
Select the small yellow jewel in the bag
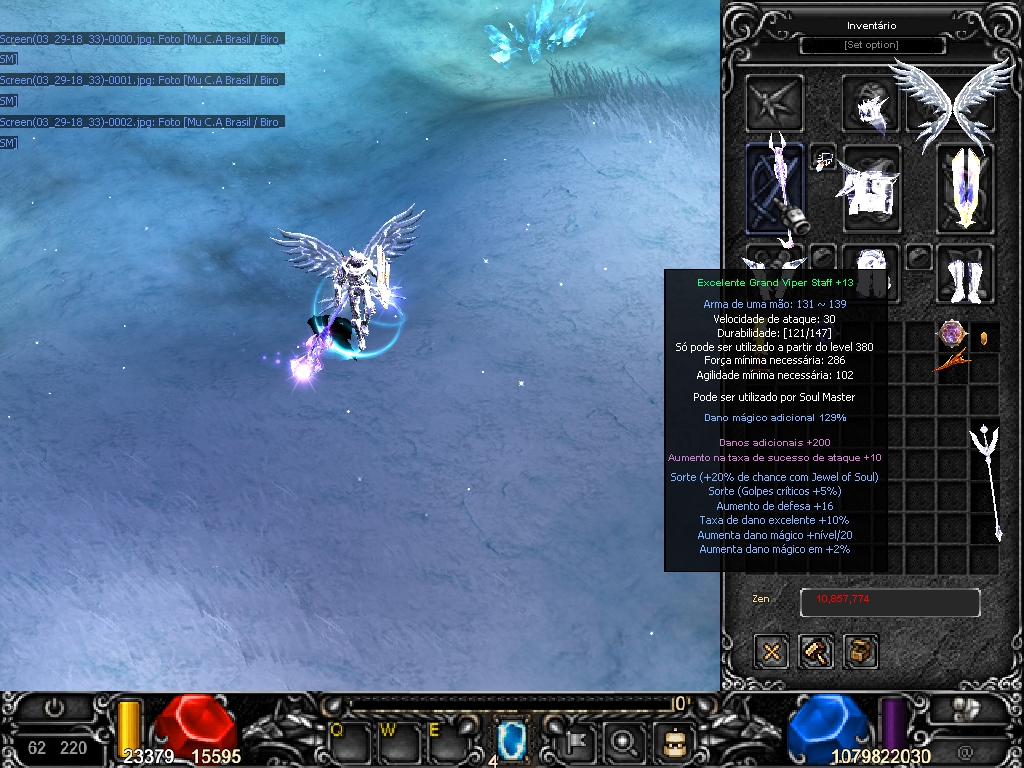pos(983,338)
